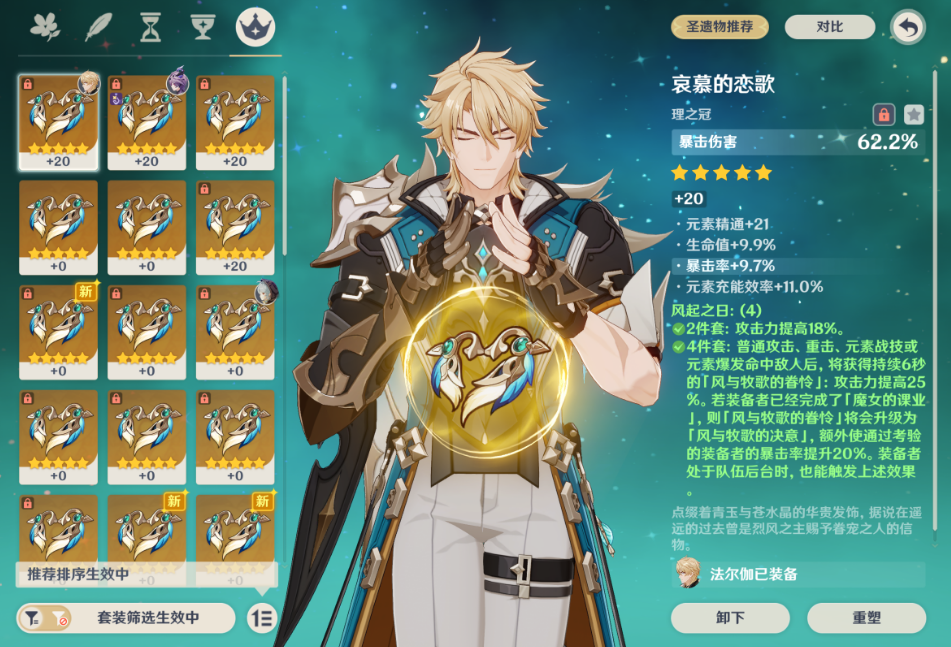Switch to the feather artifact tab
The width and height of the screenshot is (951, 647).
click(99, 28)
